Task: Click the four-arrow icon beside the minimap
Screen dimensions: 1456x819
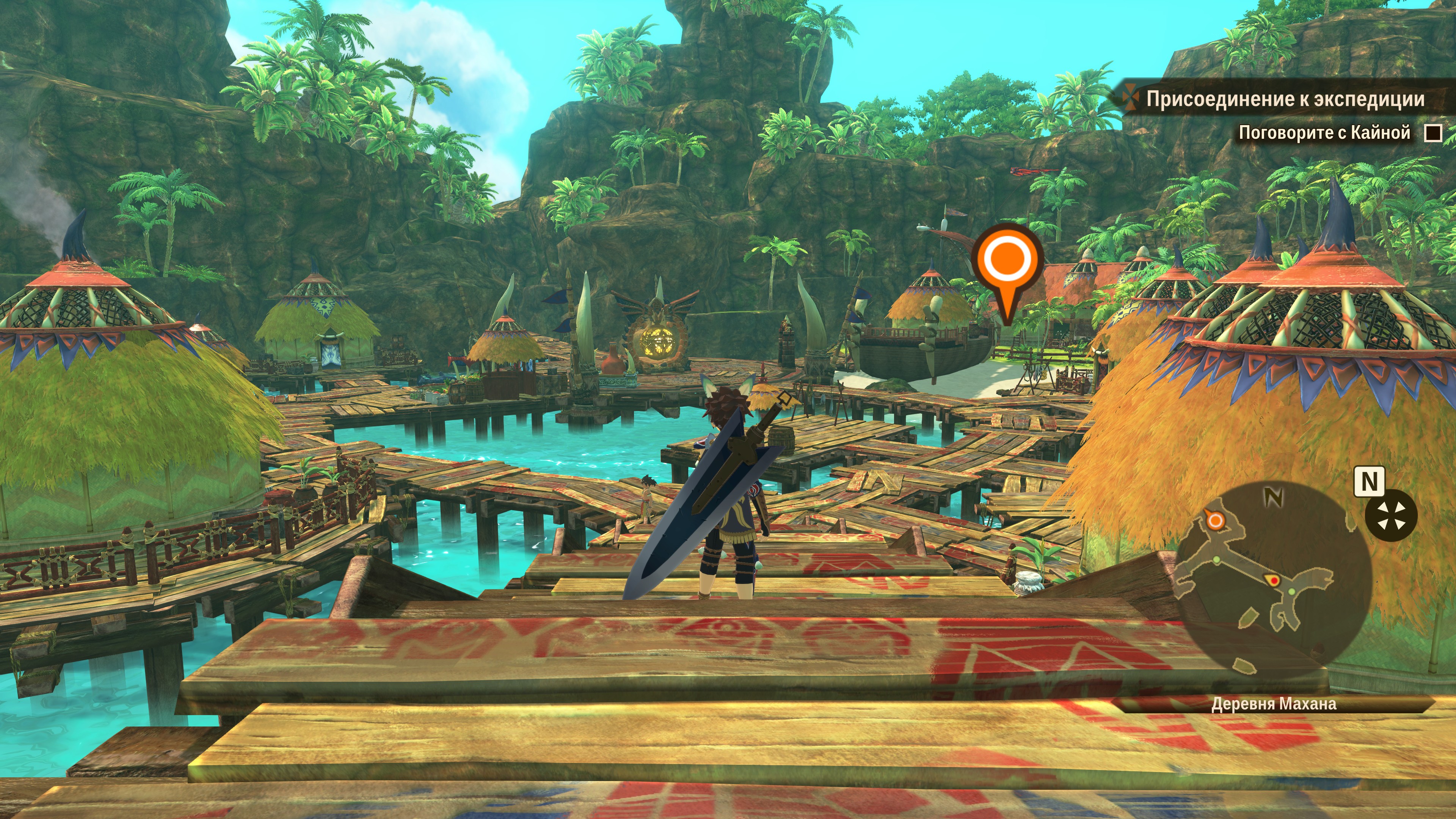Action: (x=1390, y=516)
